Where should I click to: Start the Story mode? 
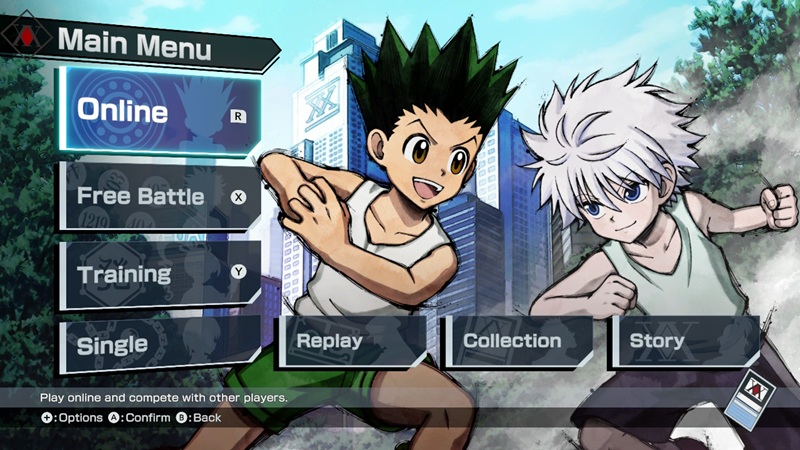click(682, 341)
